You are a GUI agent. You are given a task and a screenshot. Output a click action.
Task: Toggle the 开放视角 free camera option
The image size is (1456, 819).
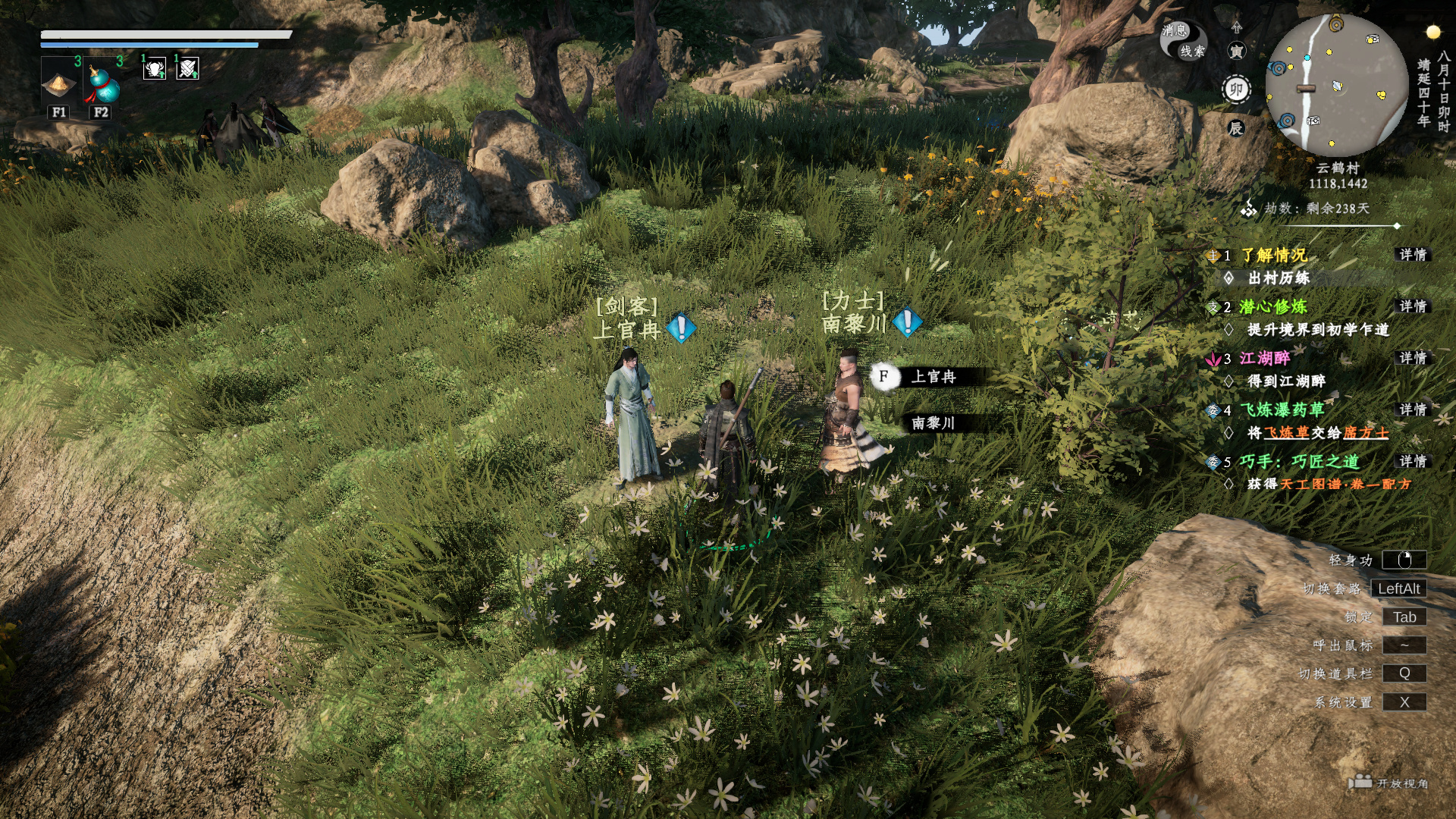click(x=1389, y=783)
